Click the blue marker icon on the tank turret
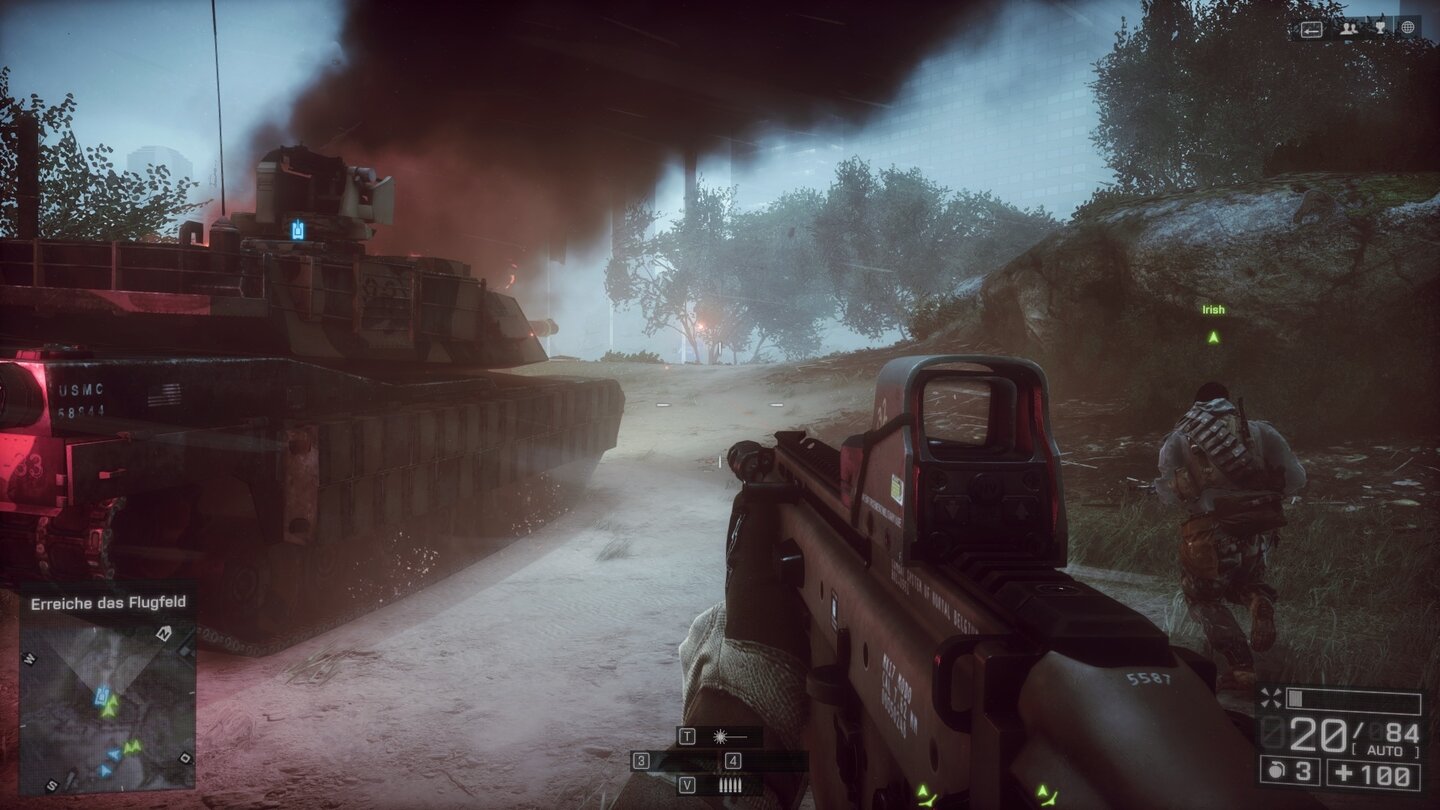This screenshot has width=1440, height=810. [300, 228]
